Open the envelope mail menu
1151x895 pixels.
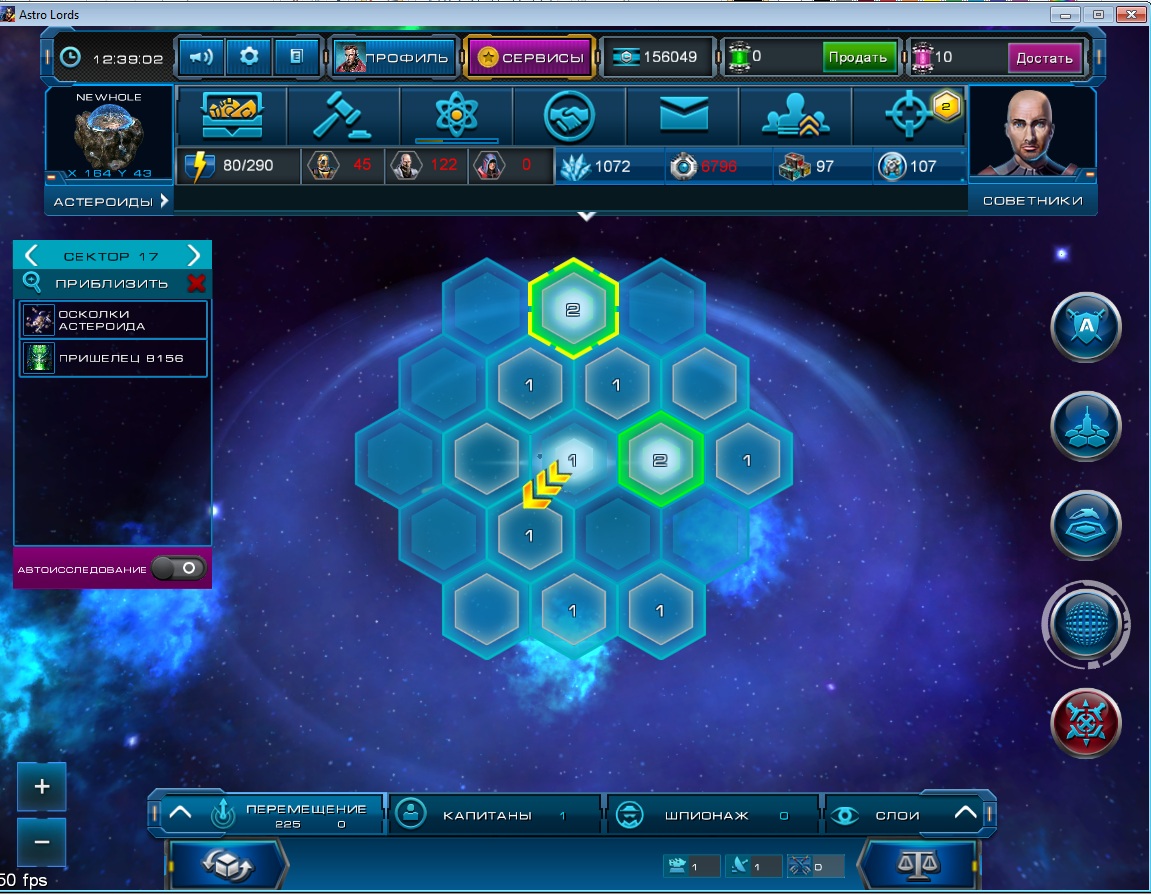point(683,117)
